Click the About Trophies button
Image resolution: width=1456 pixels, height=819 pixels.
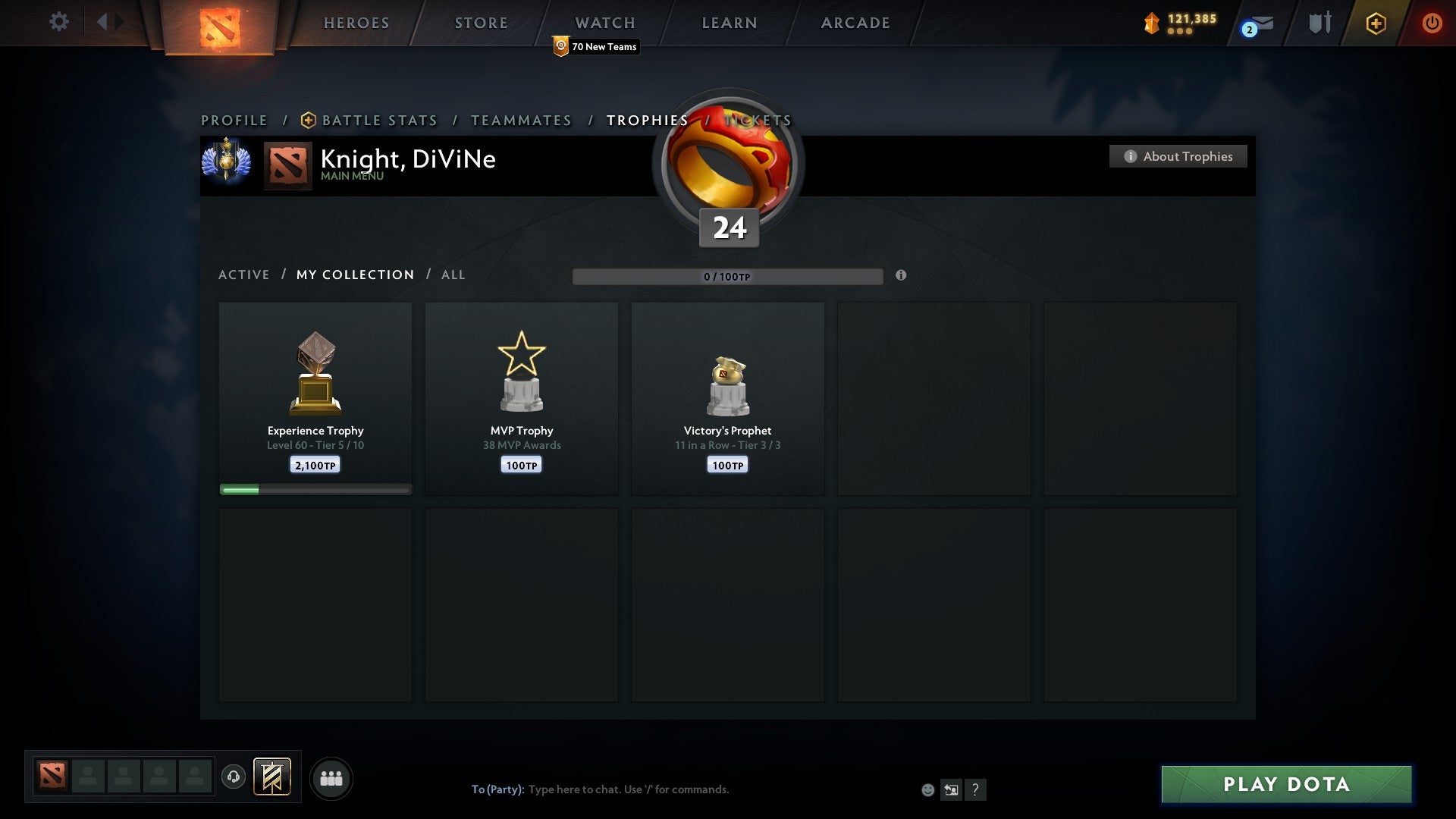tap(1178, 156)
